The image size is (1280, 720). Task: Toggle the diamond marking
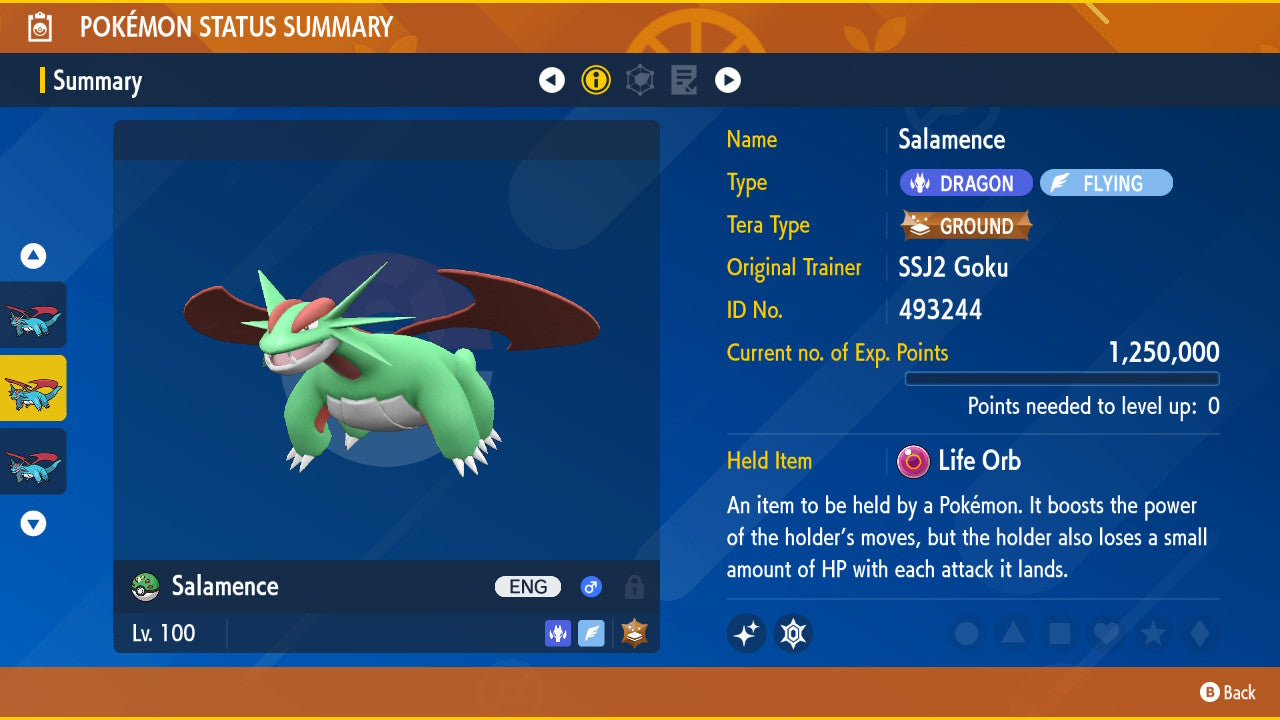pos(1198,633)
